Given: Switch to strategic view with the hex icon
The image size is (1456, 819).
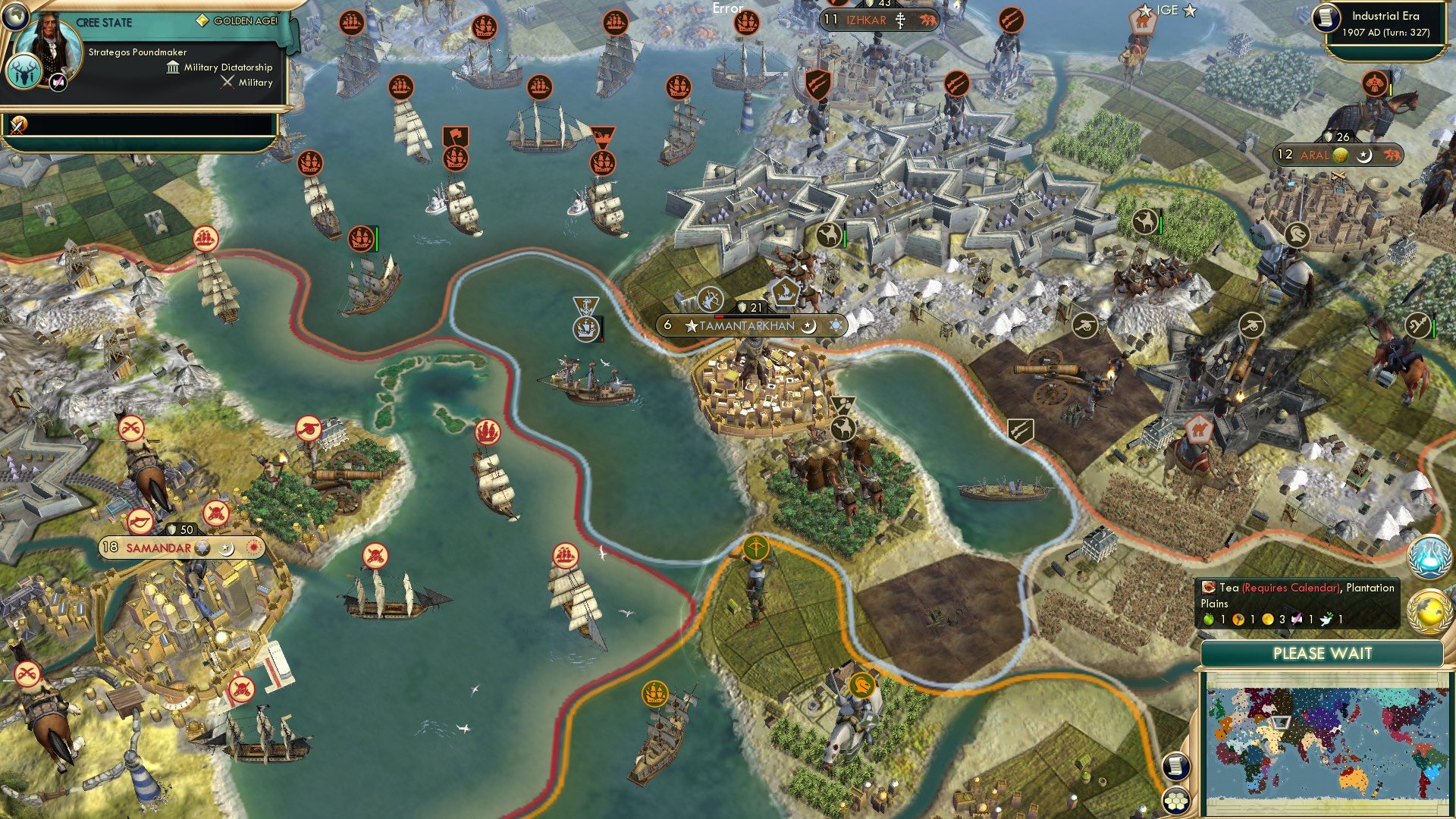Looking at the screenshot, I should tap(1177, 802).
